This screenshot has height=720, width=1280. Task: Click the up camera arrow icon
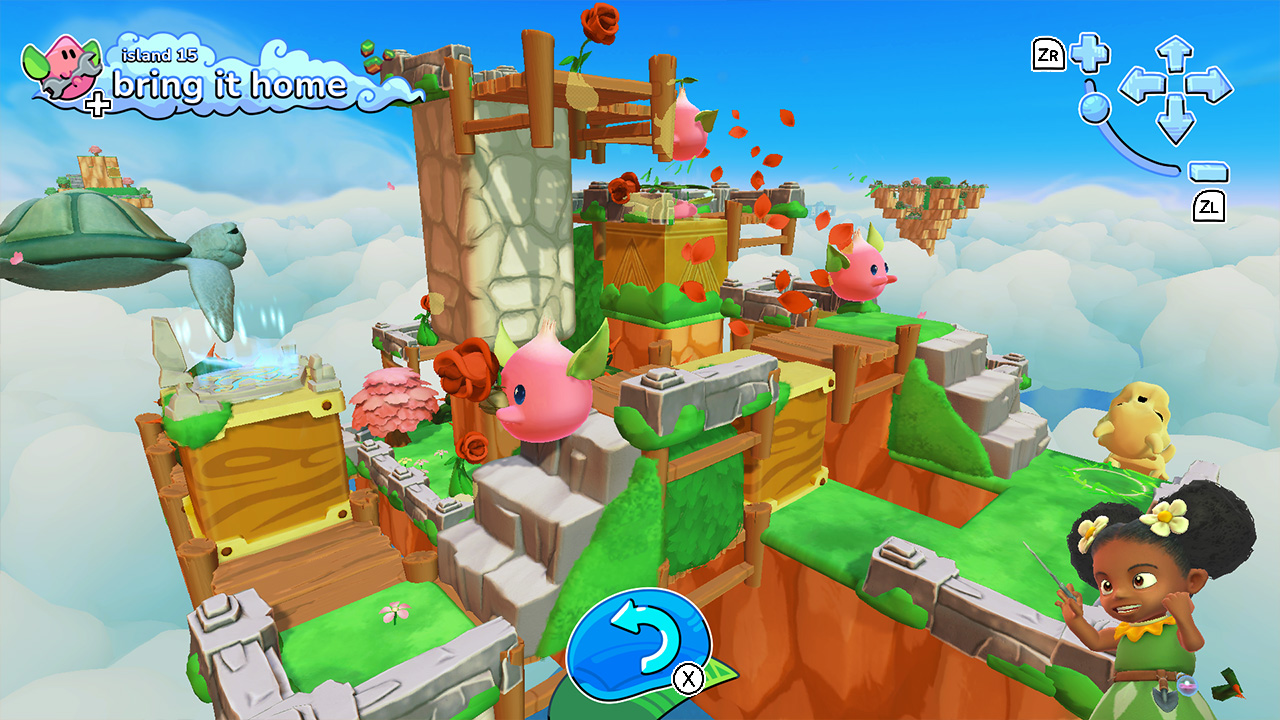point(1174,52)
